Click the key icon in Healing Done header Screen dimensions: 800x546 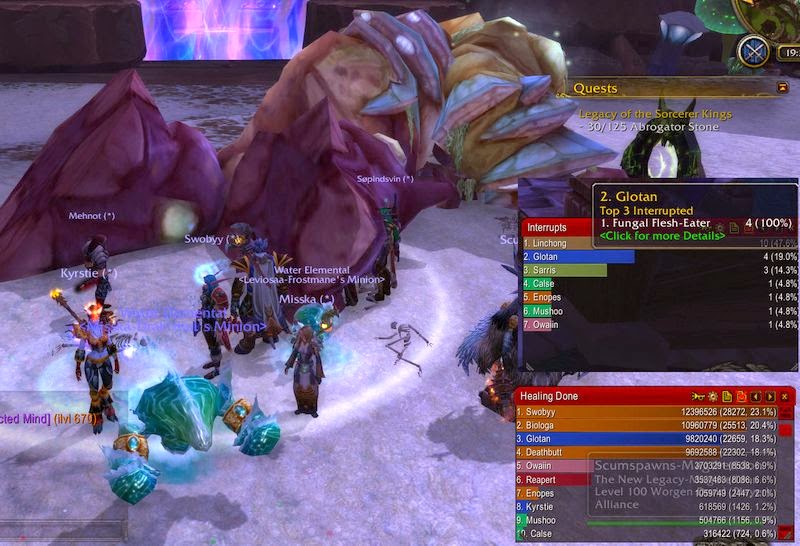[699, 397]
